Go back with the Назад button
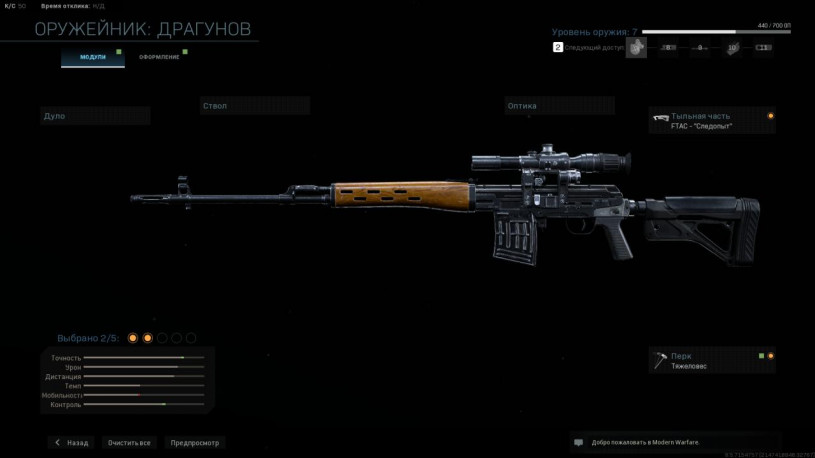The width and height of the screenshot is (815, 458). (71, 442)
